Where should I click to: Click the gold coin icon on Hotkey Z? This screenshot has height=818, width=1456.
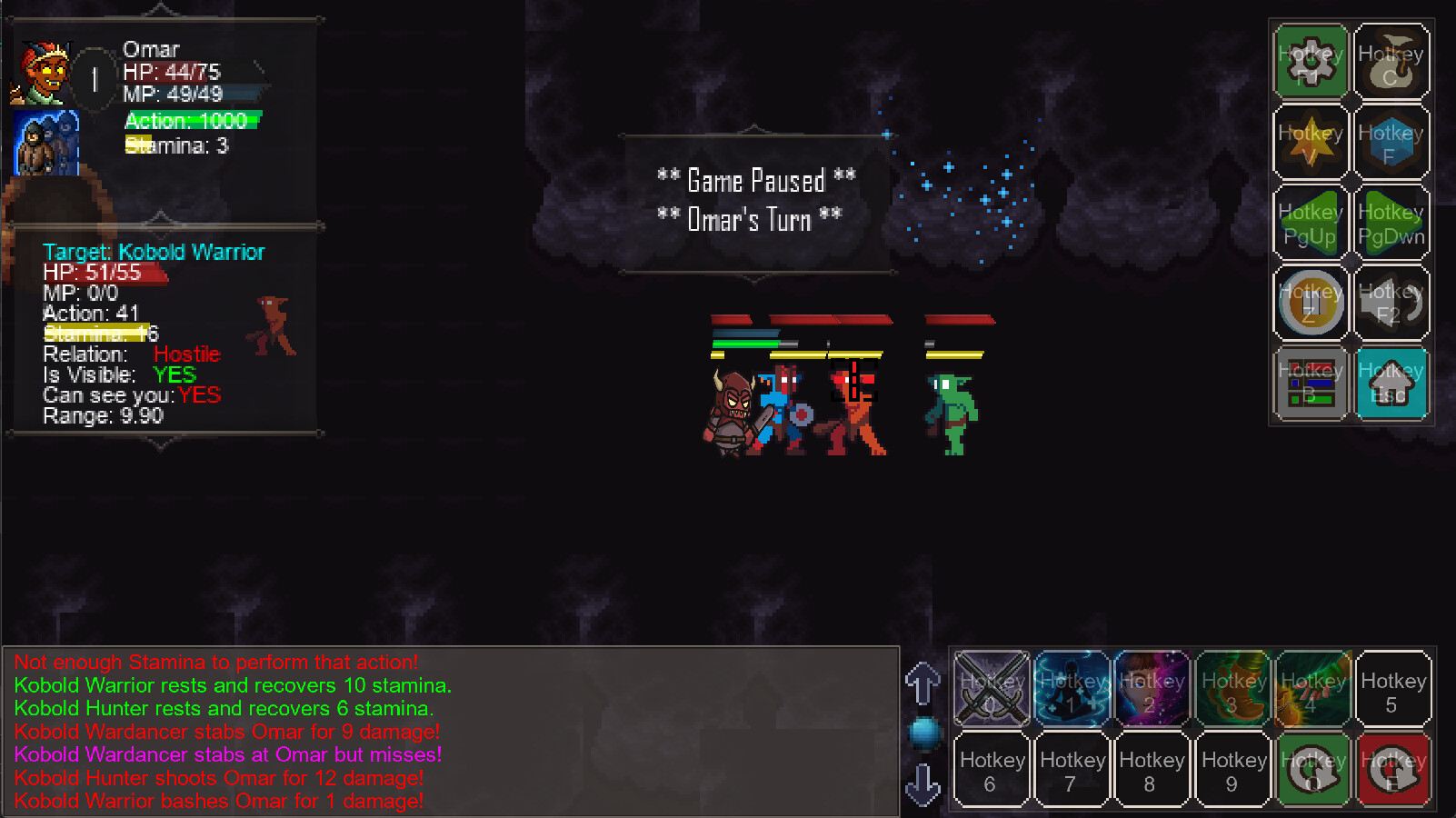click(x=1309, y=302)
